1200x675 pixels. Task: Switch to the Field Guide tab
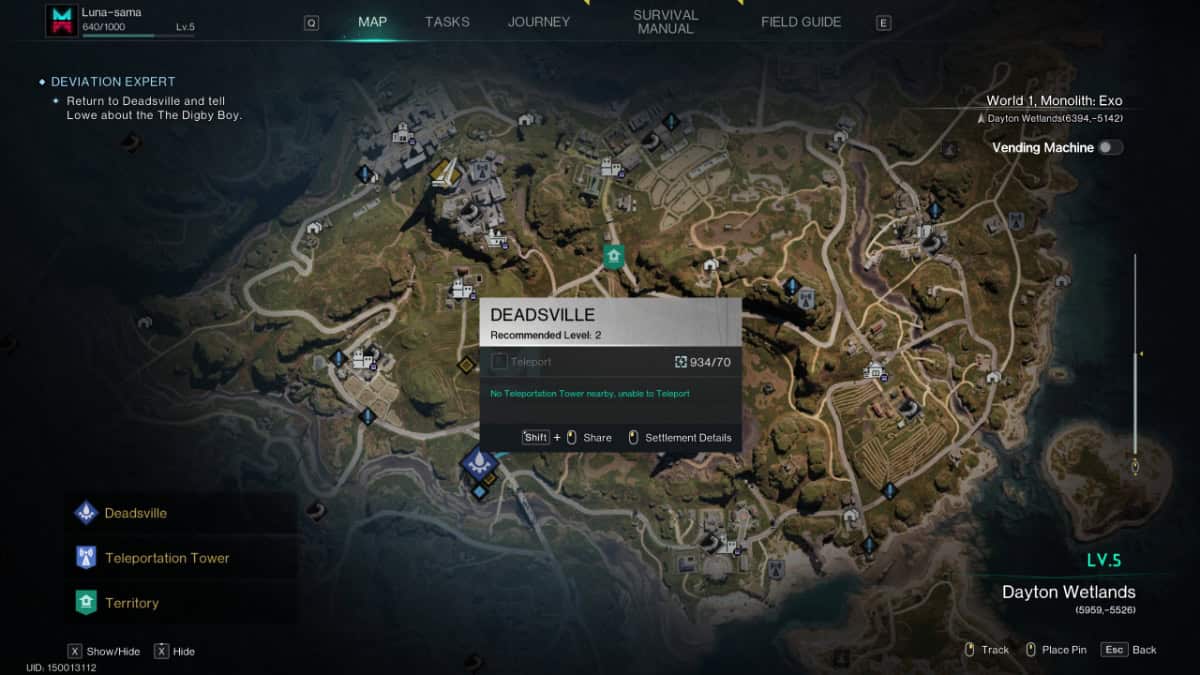click(801, 22)
